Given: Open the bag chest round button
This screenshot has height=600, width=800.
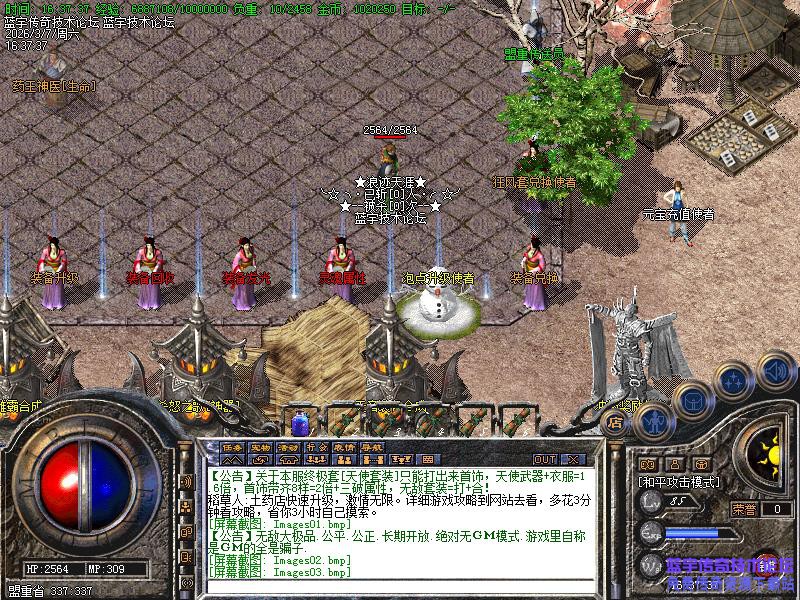Looking at the screenshot, I should 691,399.
